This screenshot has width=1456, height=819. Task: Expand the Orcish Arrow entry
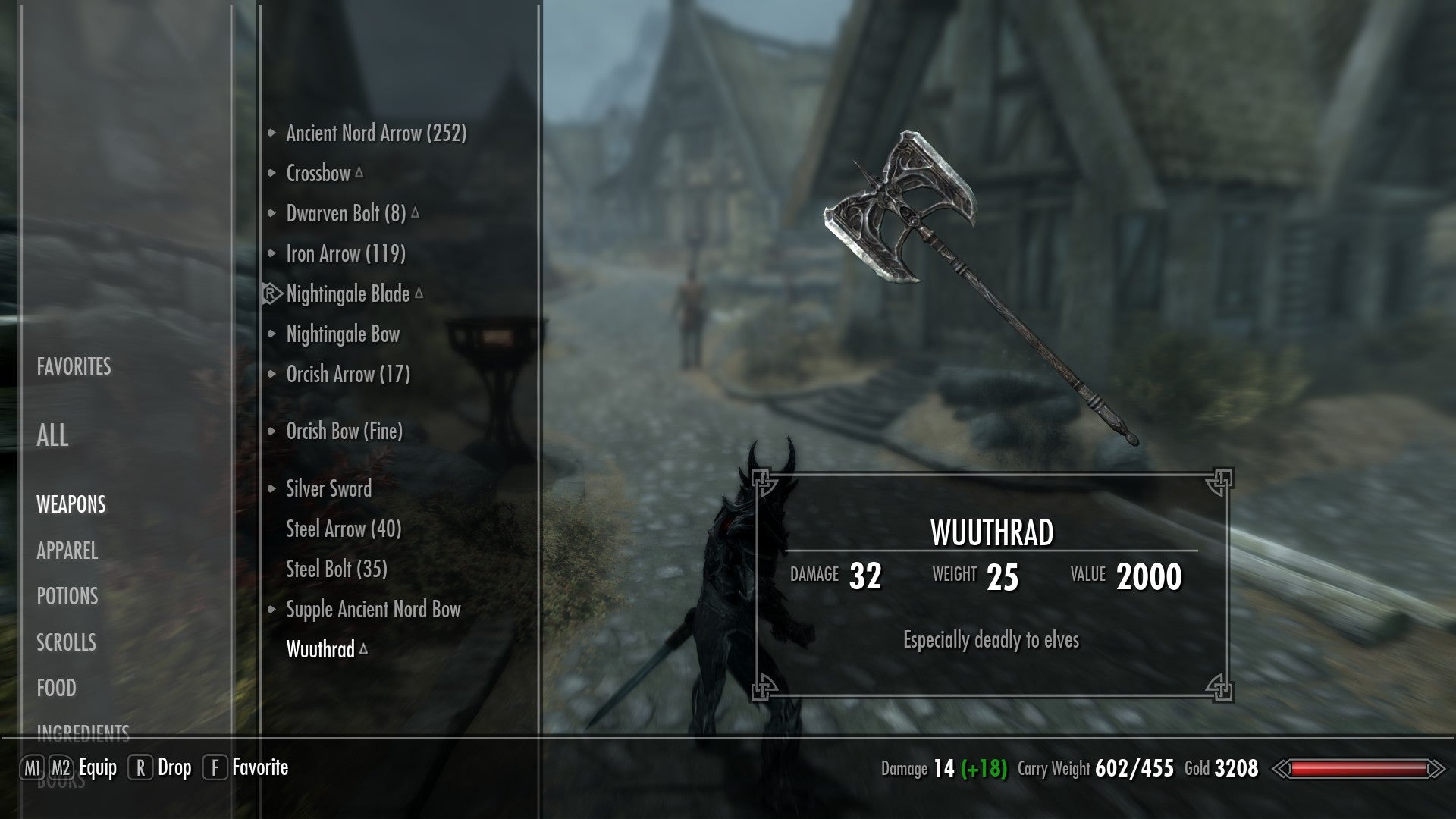[x=272, y=374]
